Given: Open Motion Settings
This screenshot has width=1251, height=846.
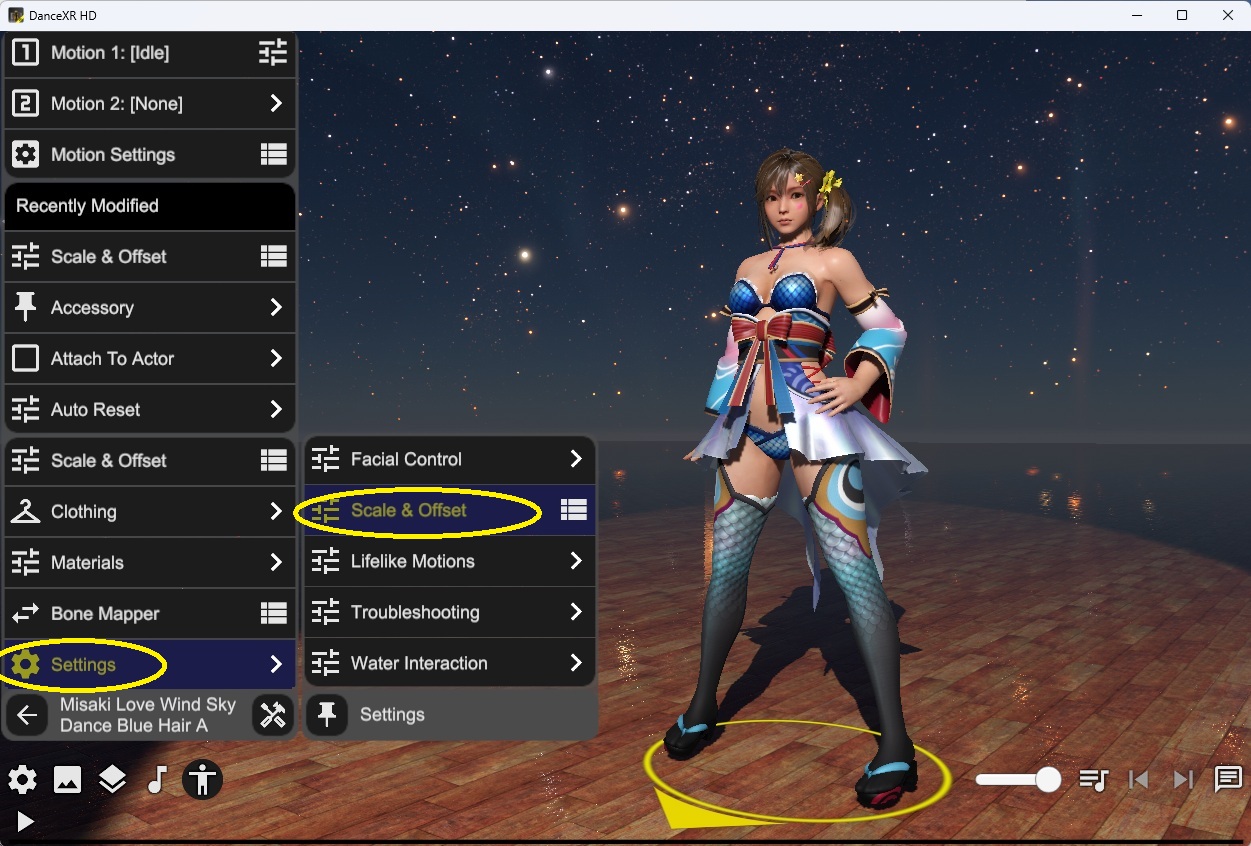Looking at the screenshot, I should (150, 155).
